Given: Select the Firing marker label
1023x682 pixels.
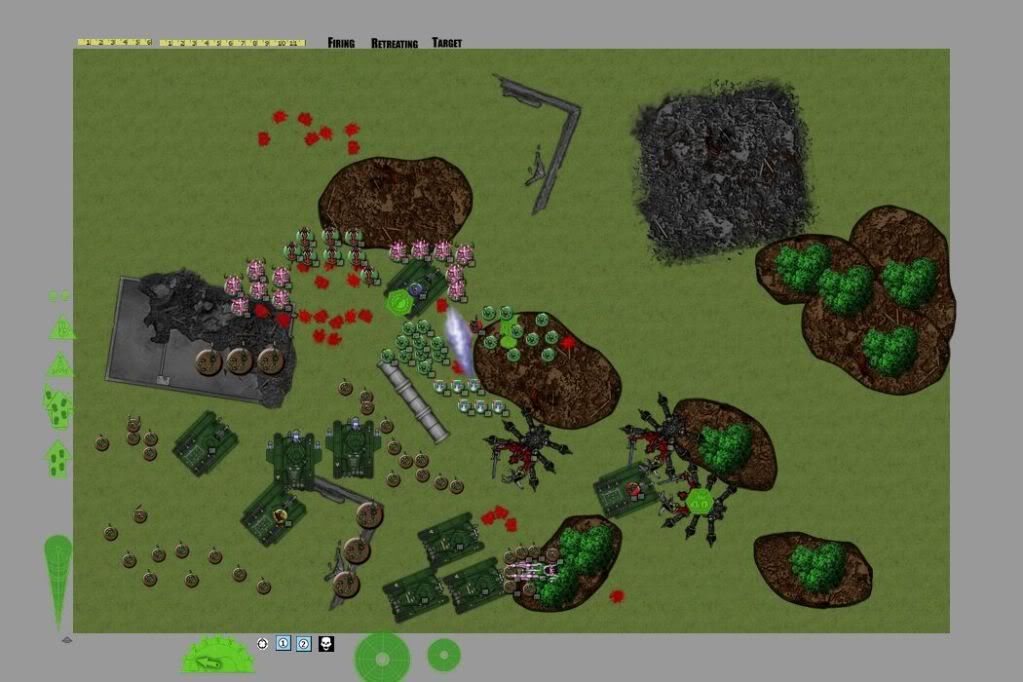Looking at the screenshot, I should point(341,43).
